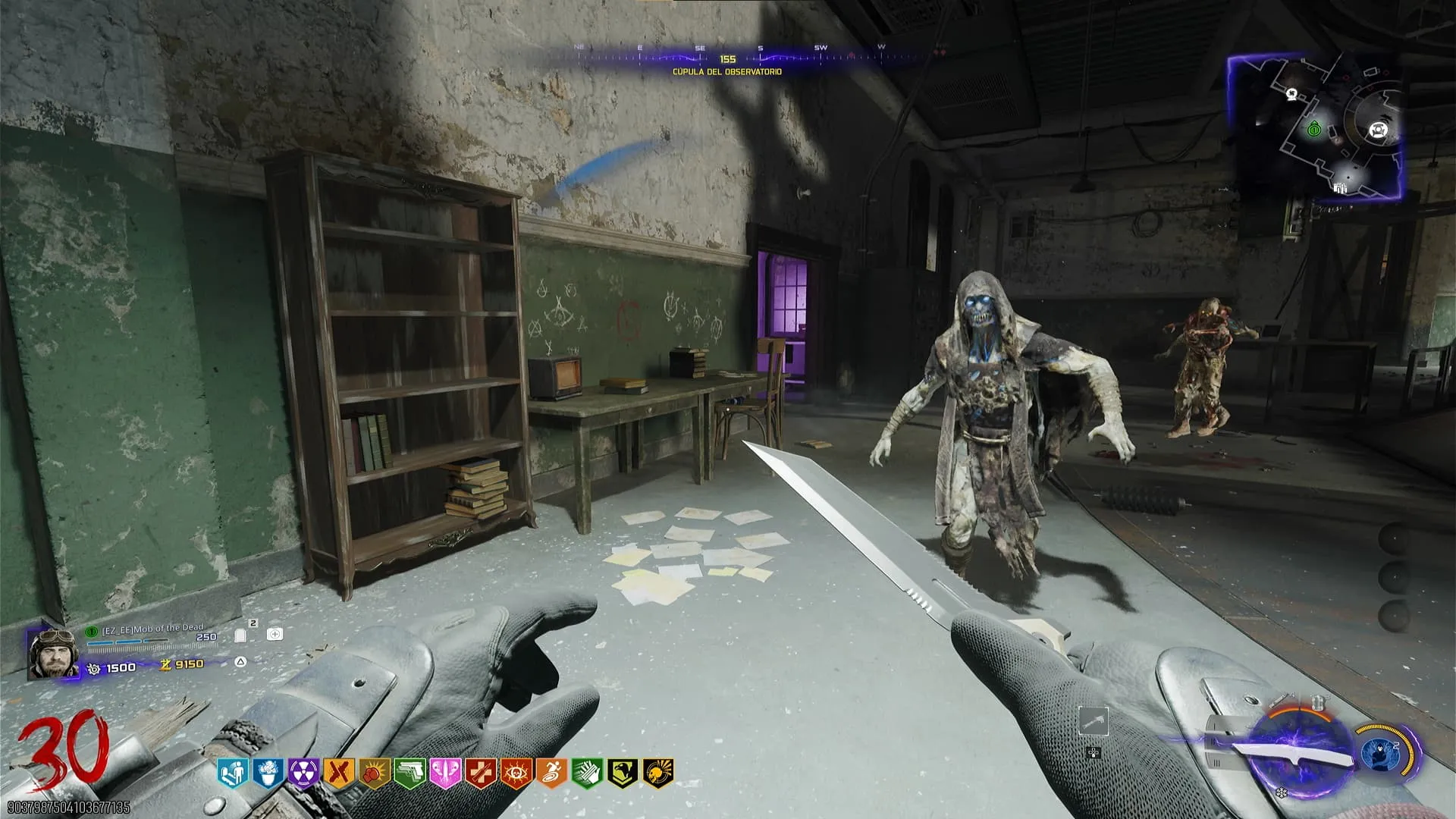Click the hammer tool slot icon
The height and width of the screenshot is (819, 1456).
click(1093, 722)
